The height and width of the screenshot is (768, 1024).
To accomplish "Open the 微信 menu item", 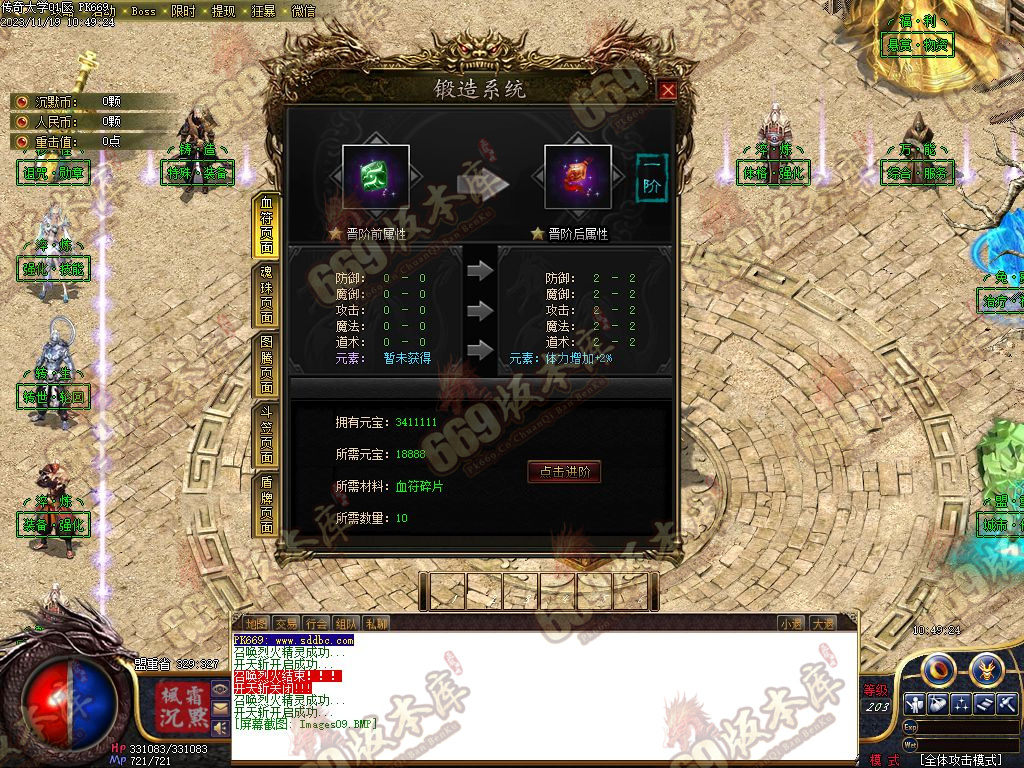I will click(302, 12).
